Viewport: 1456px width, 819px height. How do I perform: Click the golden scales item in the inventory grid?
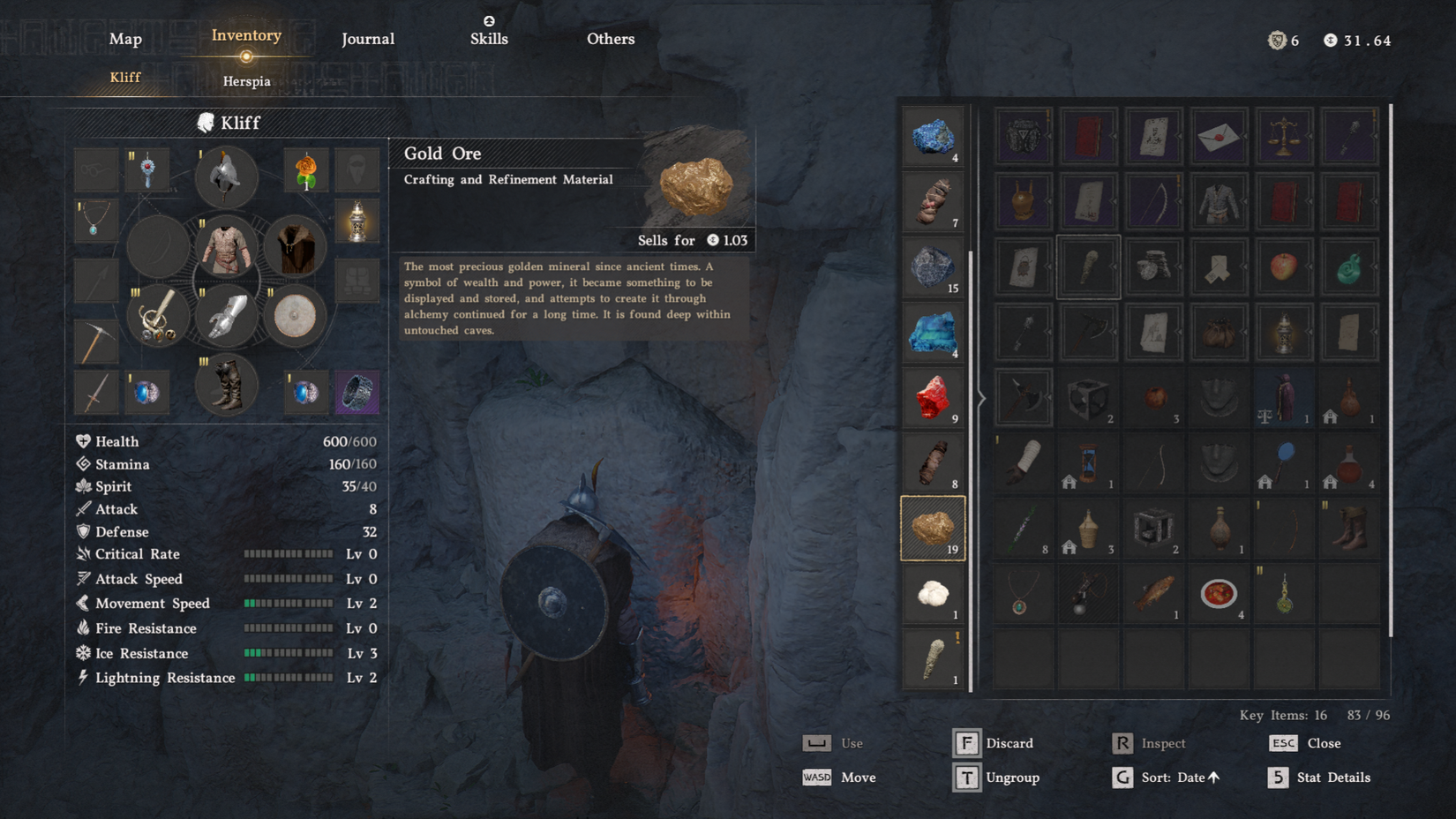click(x=1284, y=137)
